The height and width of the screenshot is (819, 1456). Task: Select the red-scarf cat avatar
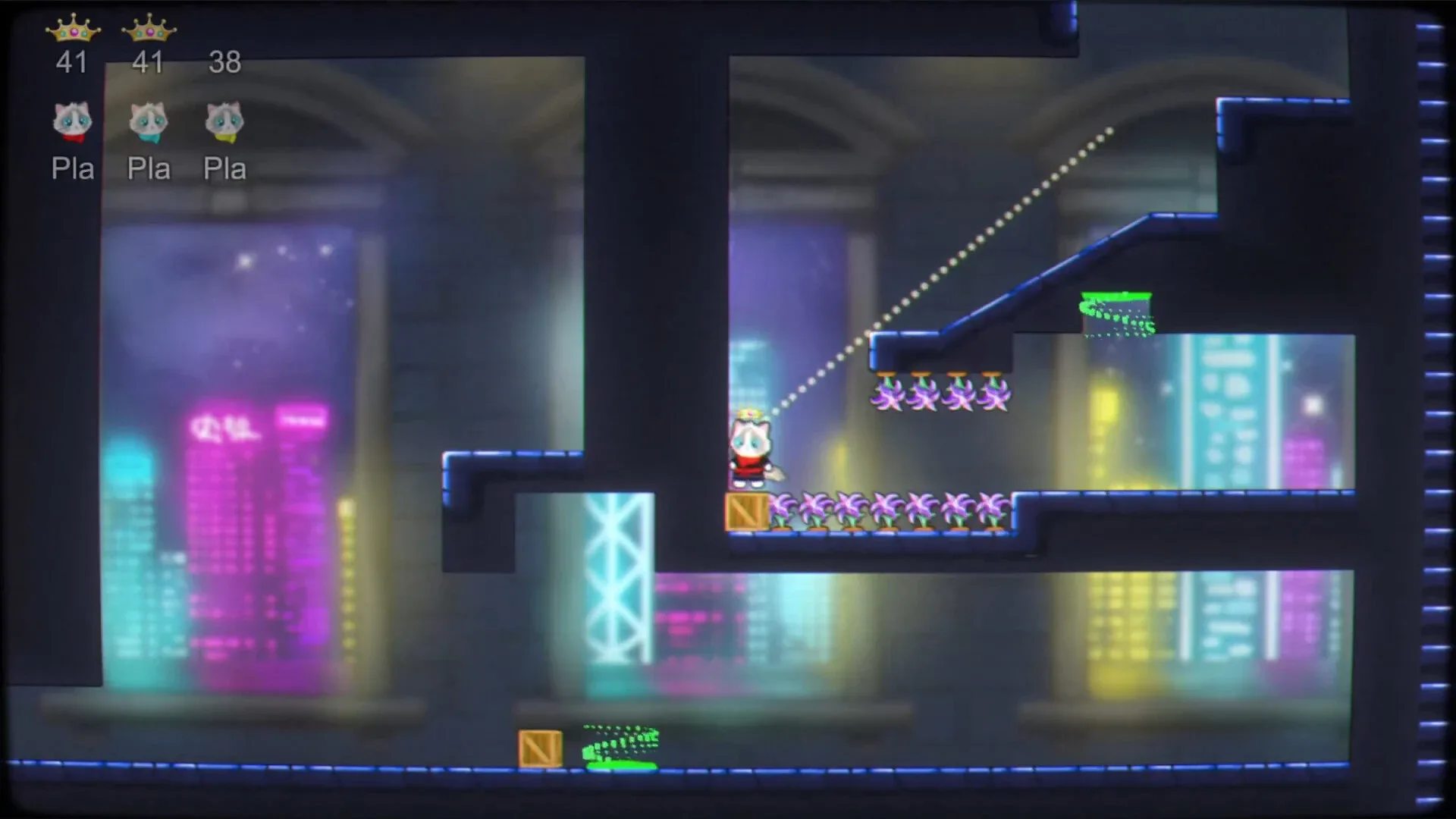tap(72, 121)
